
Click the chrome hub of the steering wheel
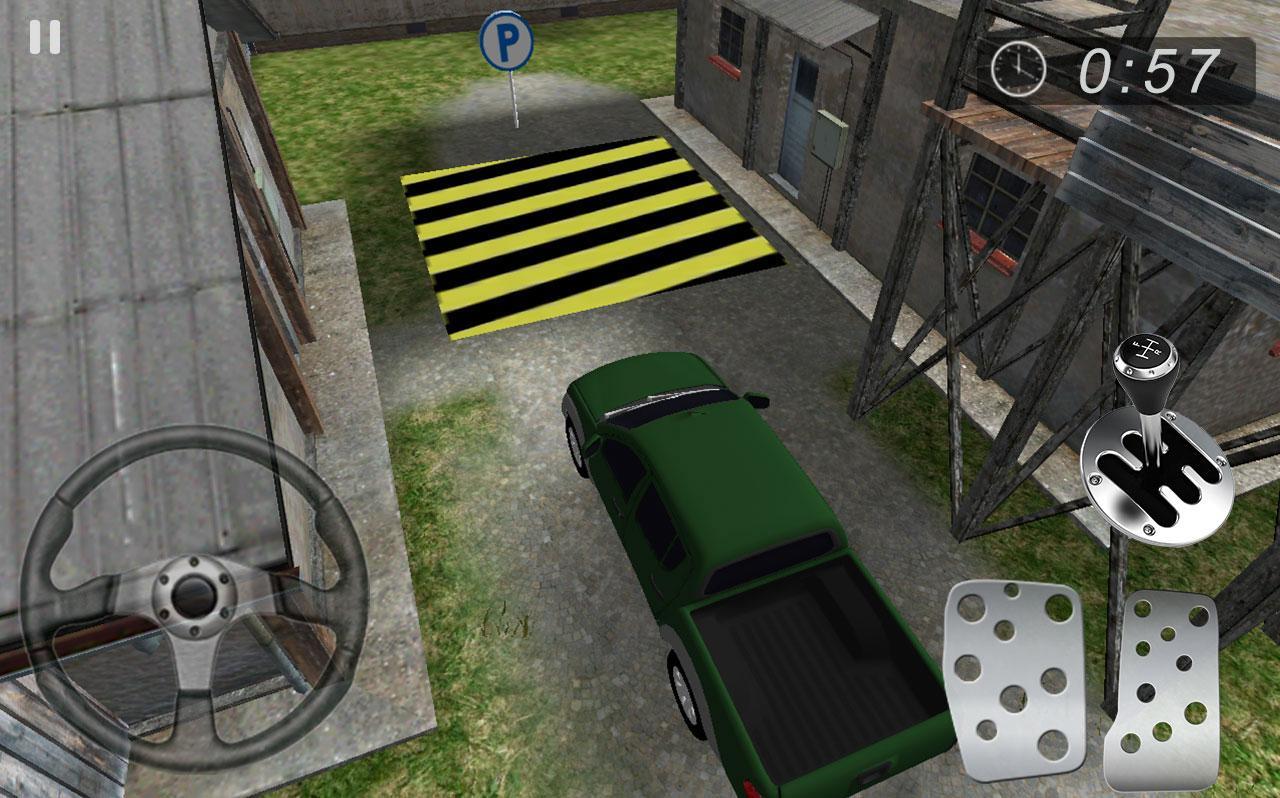192,595
